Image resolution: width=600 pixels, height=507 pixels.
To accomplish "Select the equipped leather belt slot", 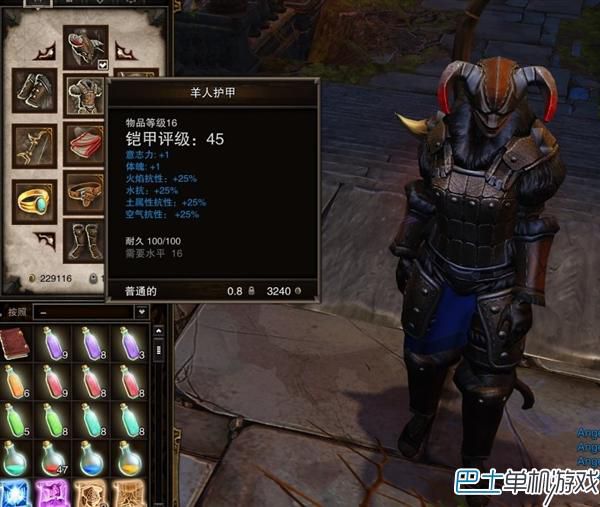I will (85, 190).
